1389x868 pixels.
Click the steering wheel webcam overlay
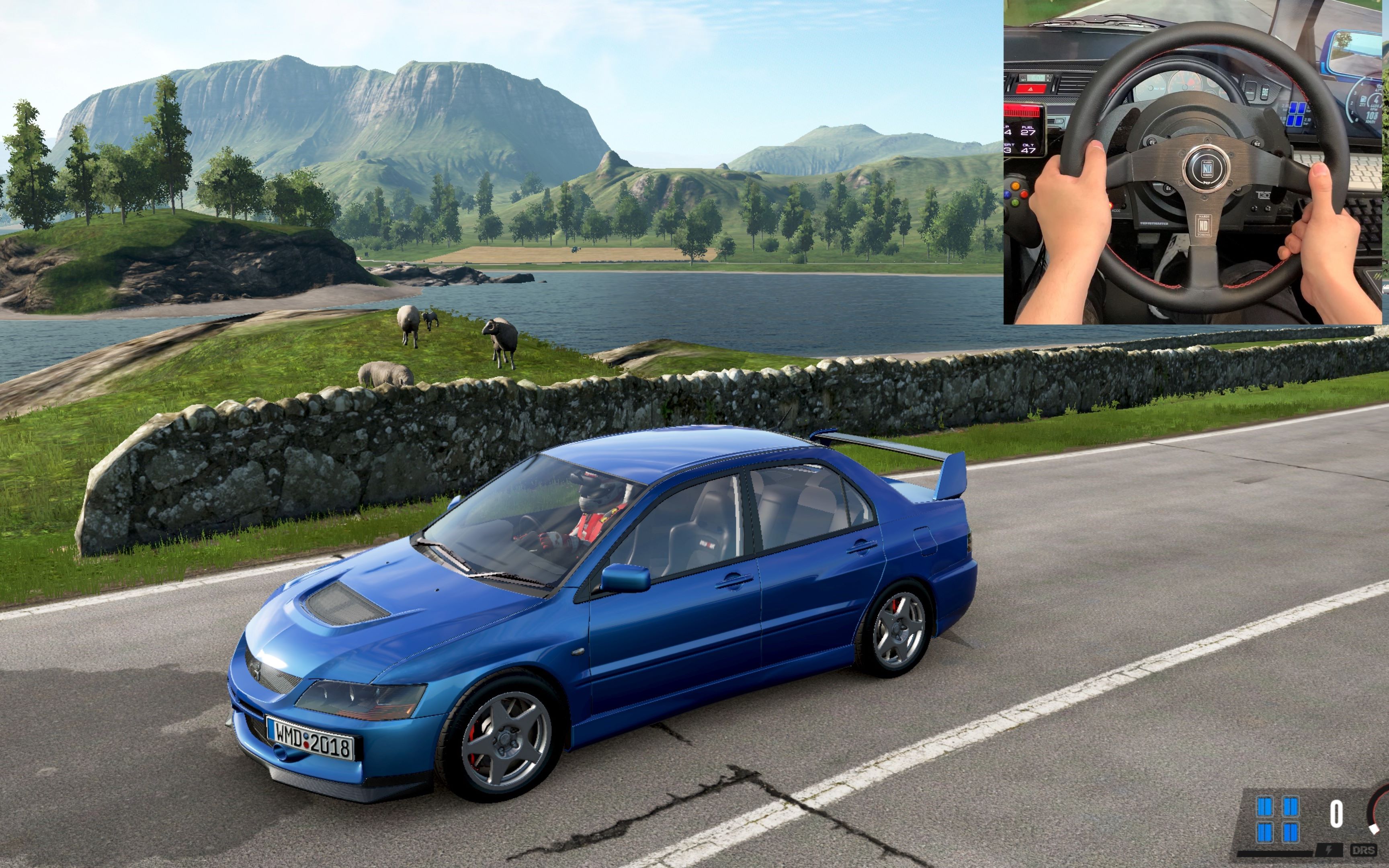click(1193, 162)
